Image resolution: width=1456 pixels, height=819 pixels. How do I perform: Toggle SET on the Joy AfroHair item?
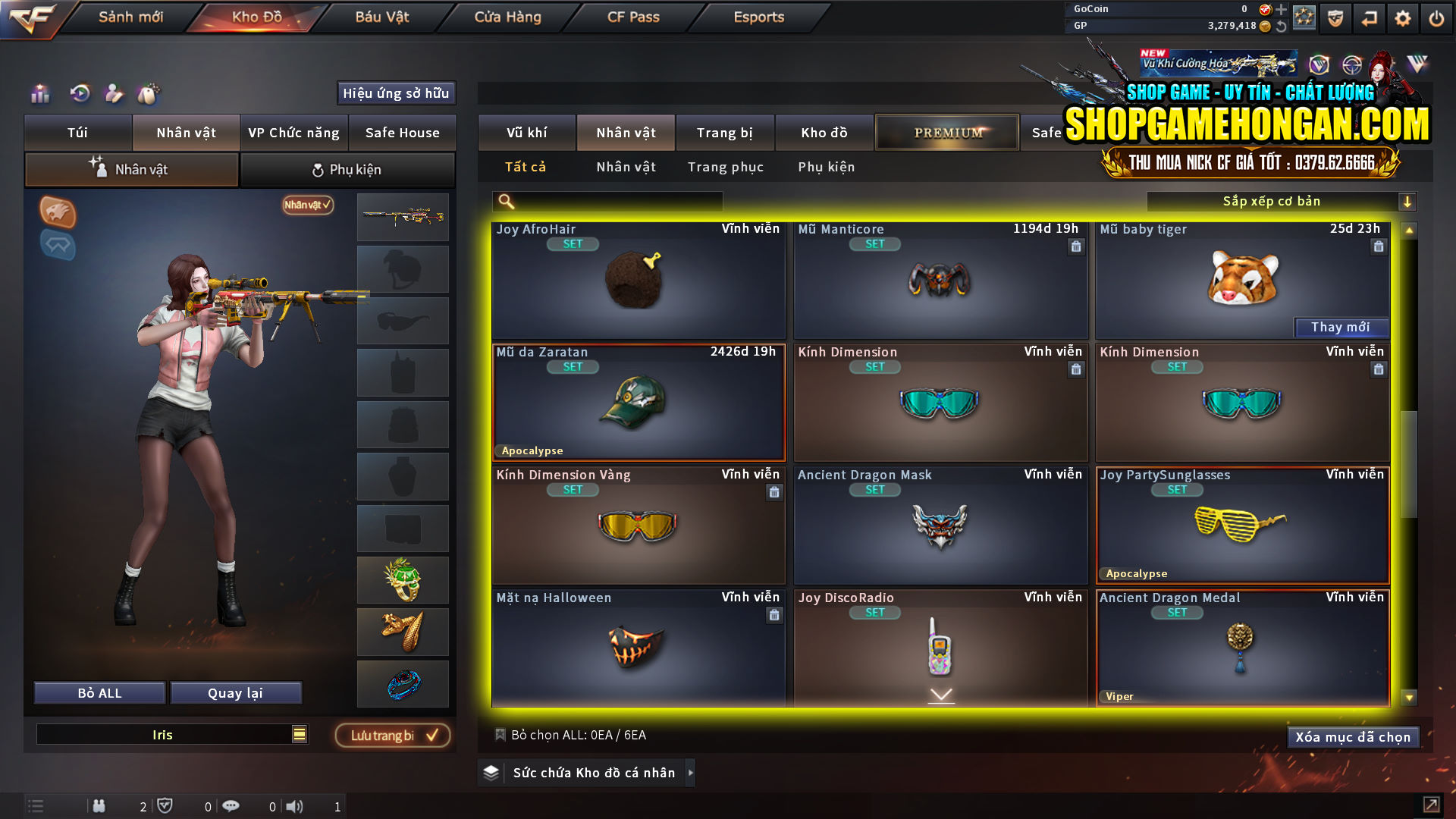coord(573,244)
